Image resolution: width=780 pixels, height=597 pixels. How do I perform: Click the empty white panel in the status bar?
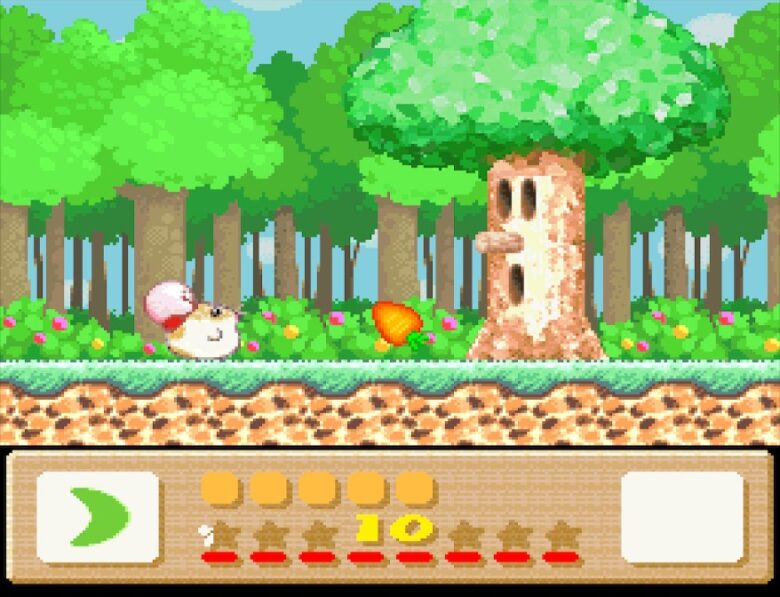(682, 517)
